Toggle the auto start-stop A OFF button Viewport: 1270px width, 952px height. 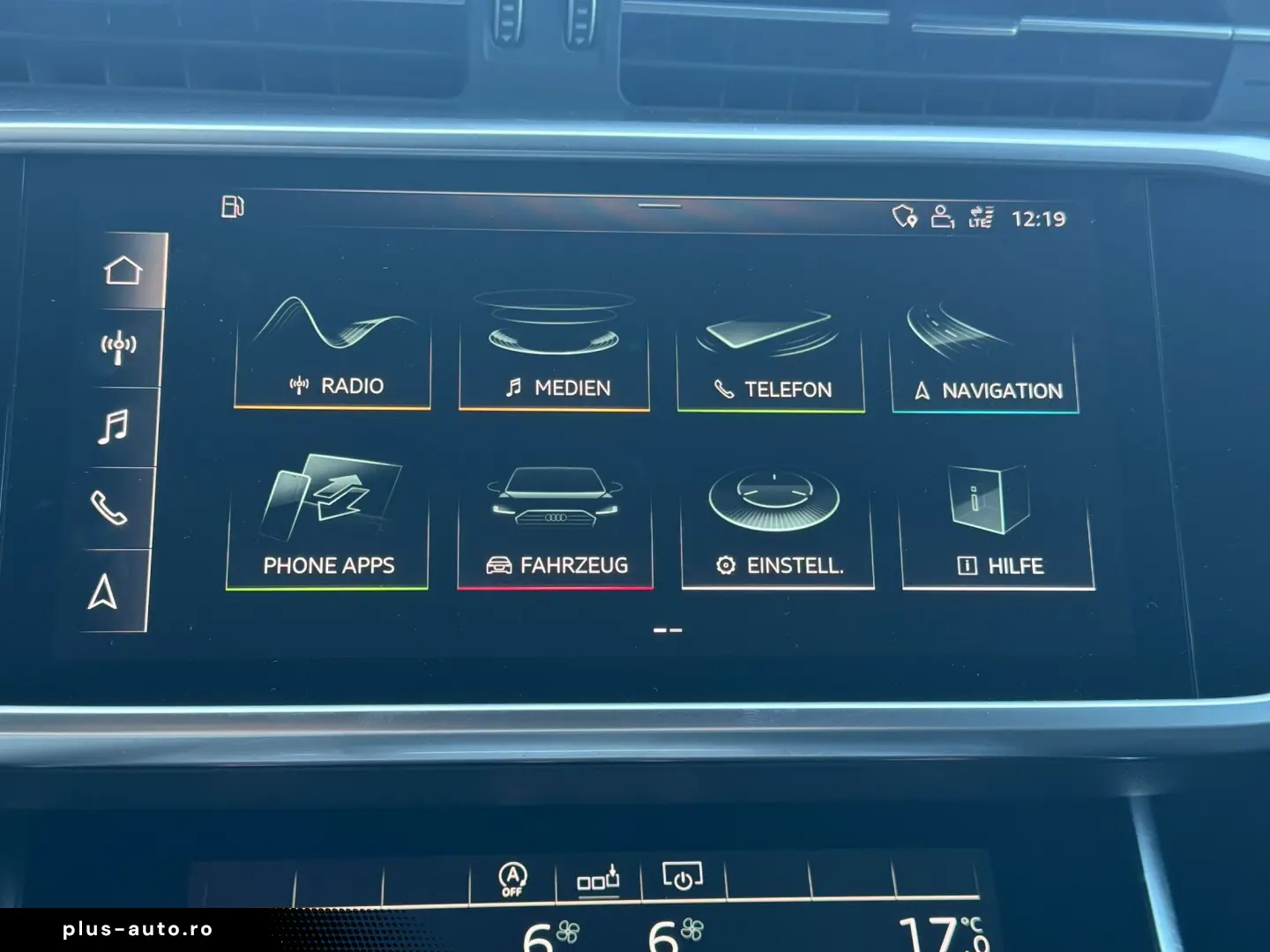[512, 878]
